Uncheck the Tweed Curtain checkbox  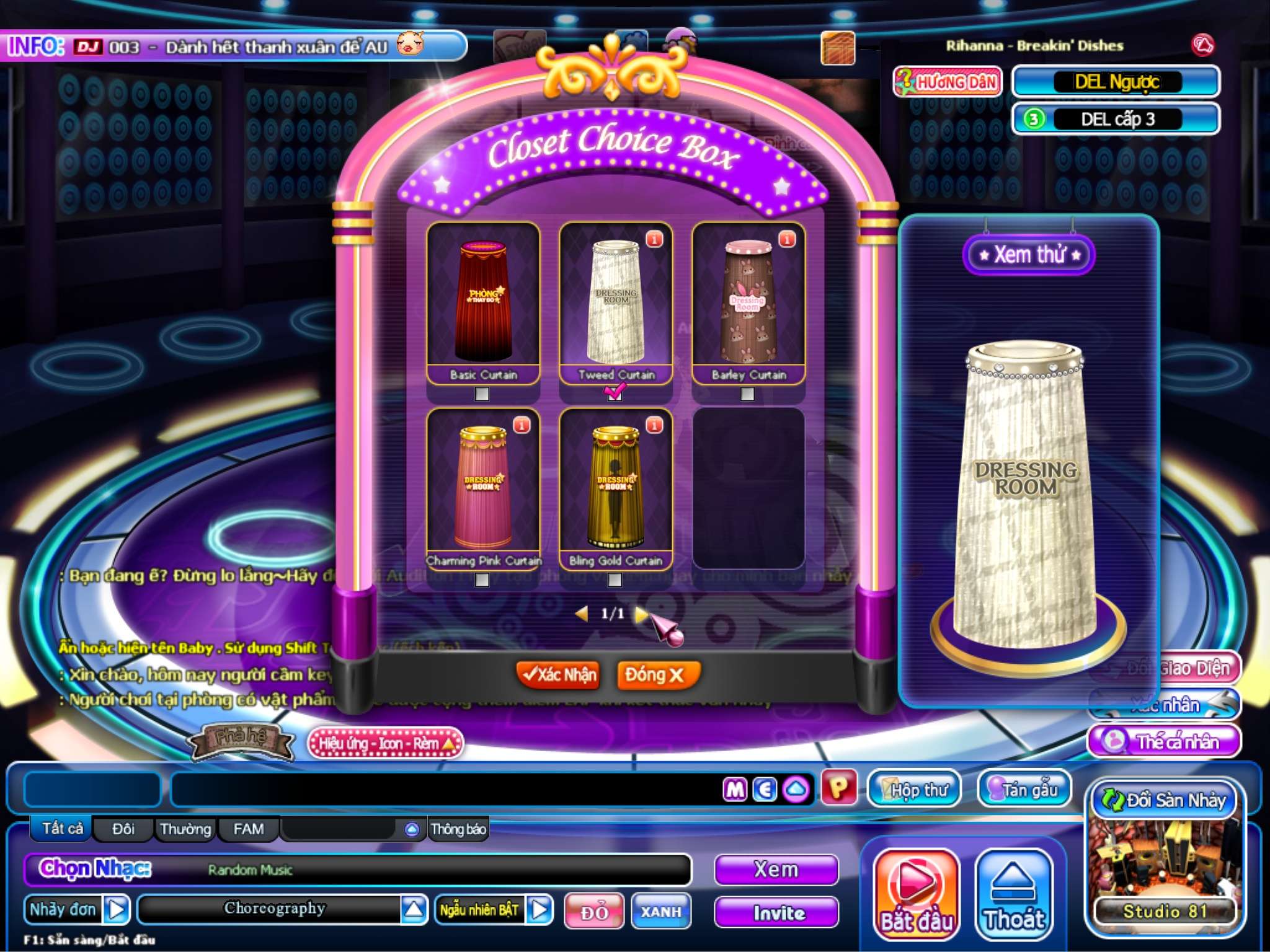(x=615, y=393)
